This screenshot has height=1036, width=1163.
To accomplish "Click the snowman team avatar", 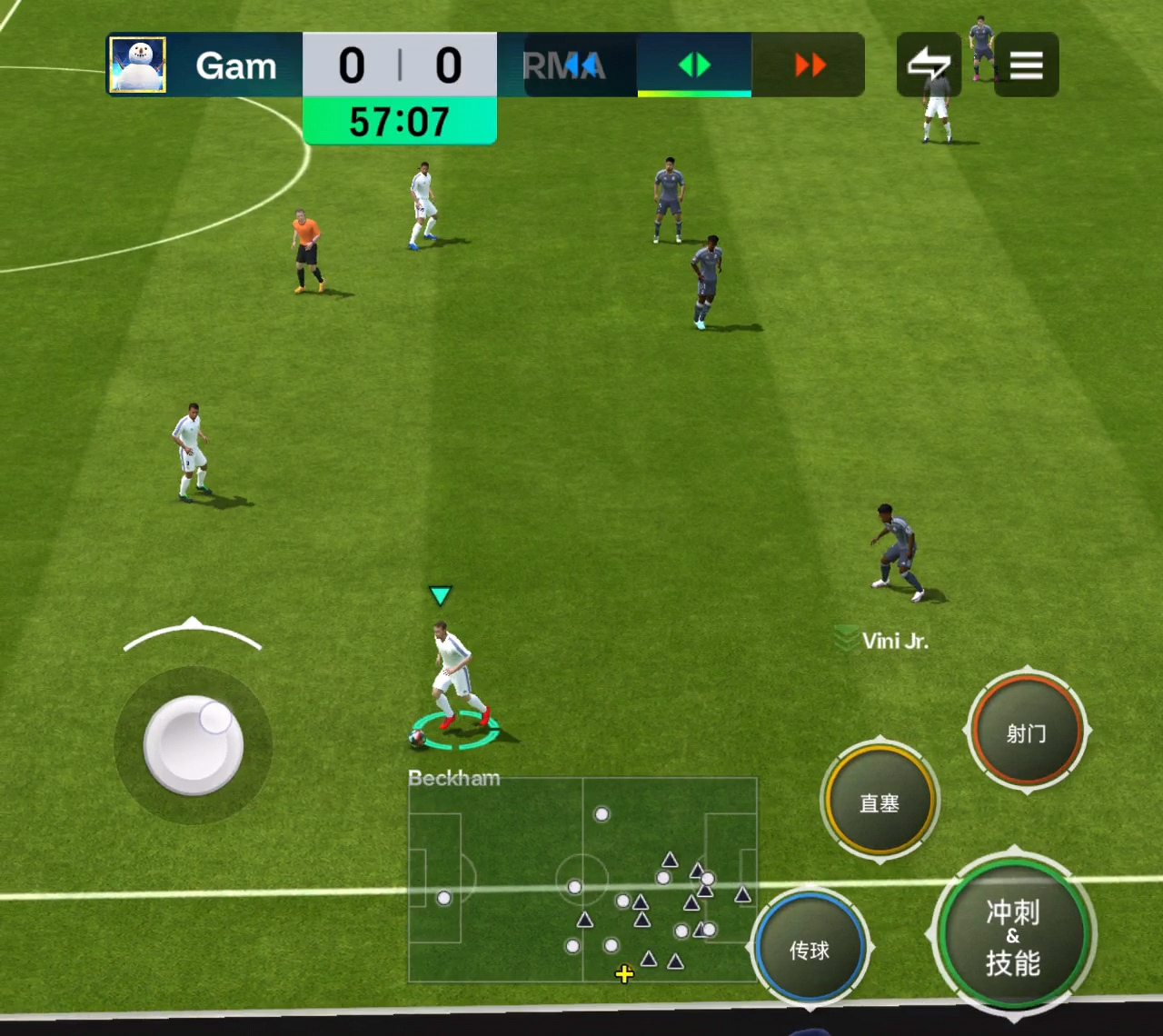I will coord(137,65).
